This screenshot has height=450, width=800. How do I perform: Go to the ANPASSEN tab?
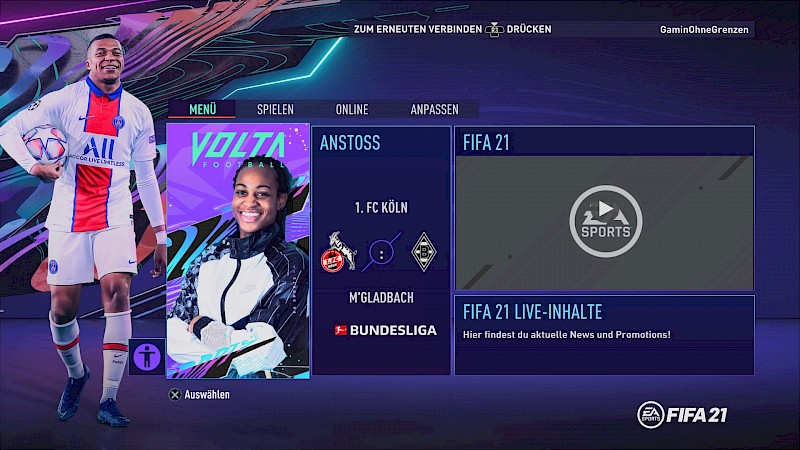(435, 109)
